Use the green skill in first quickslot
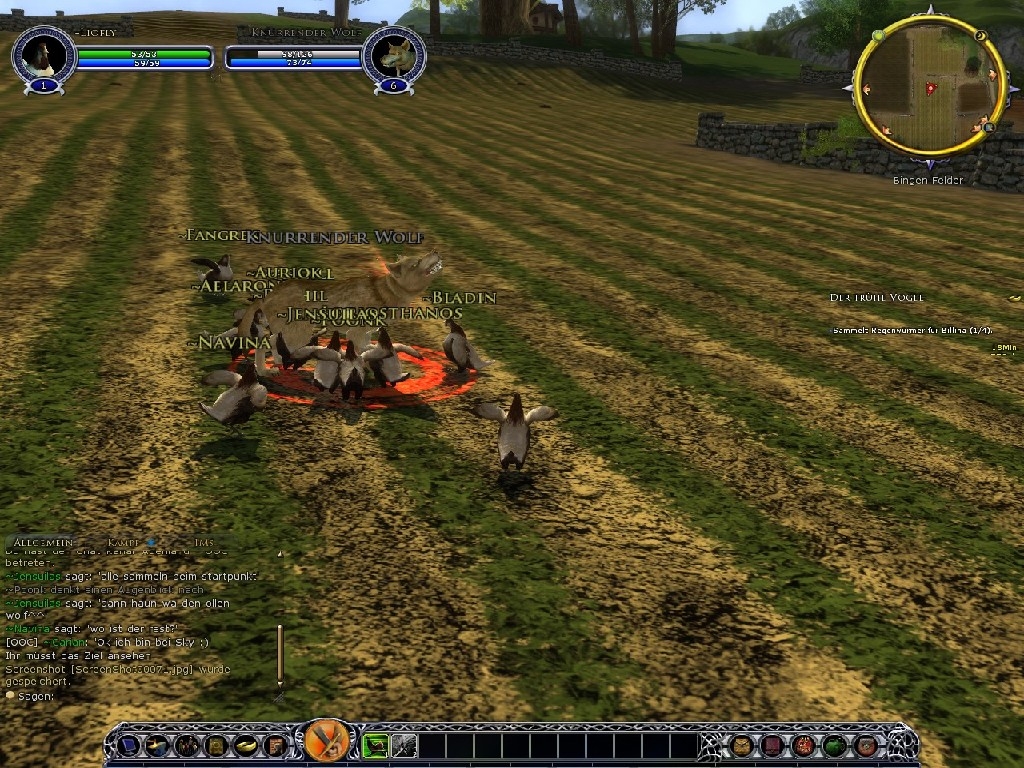This screenshot has width=1024, height=768. point(375,745)
